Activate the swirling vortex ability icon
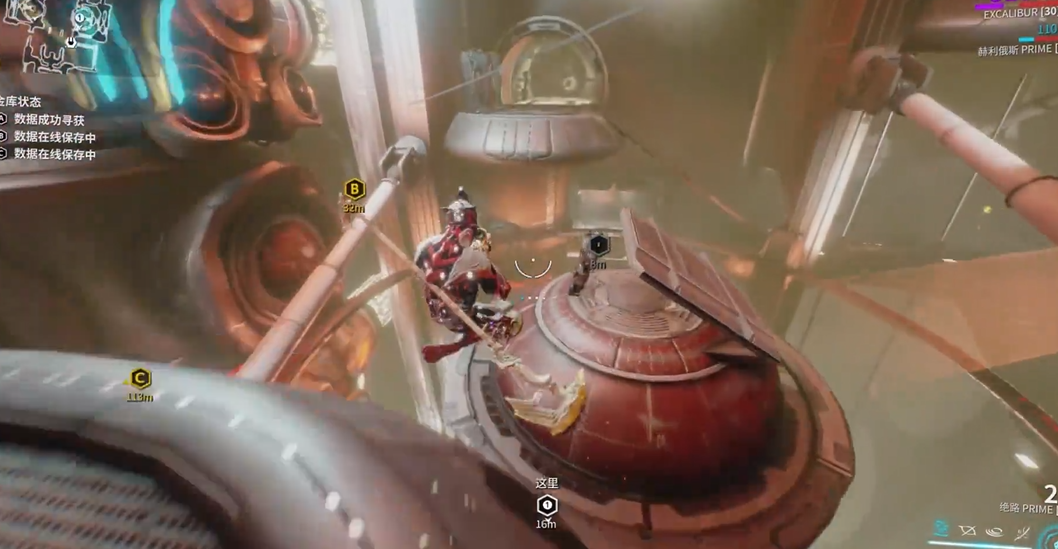This screenshot has width=1058, height=549. click(x=994, y=531)
